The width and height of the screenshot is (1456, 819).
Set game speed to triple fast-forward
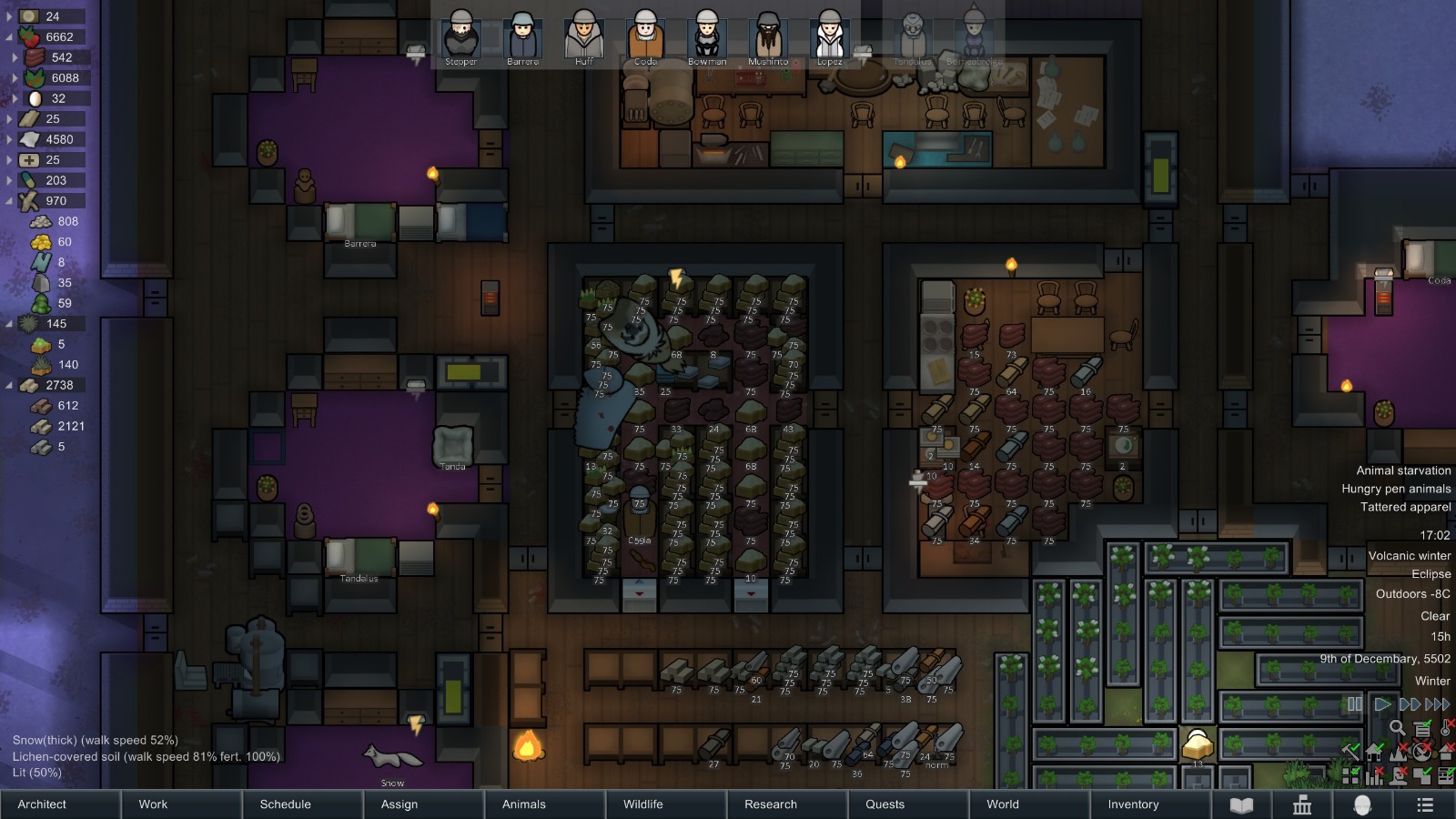(1438, 704)
